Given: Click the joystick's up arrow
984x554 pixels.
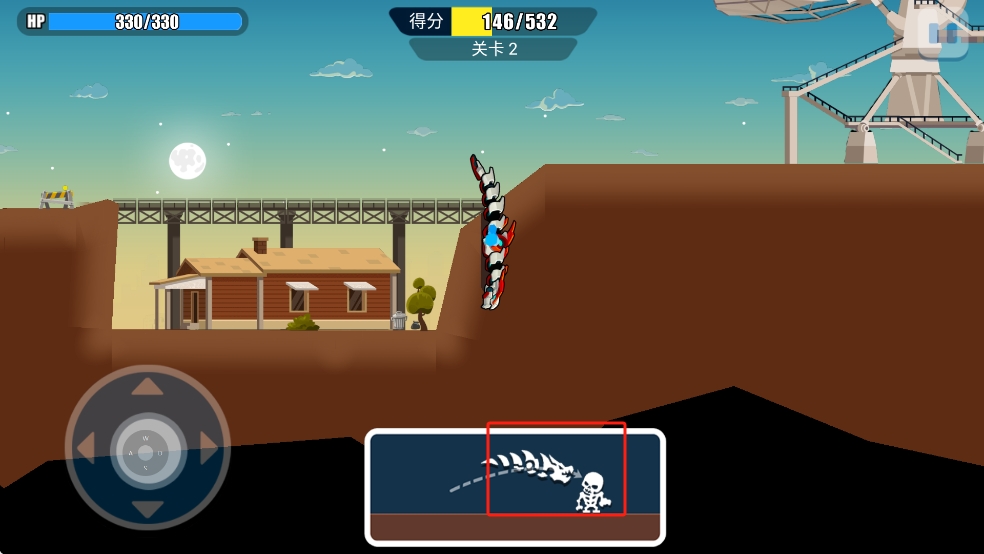Looking at the screenshot, I should [148, 386].
